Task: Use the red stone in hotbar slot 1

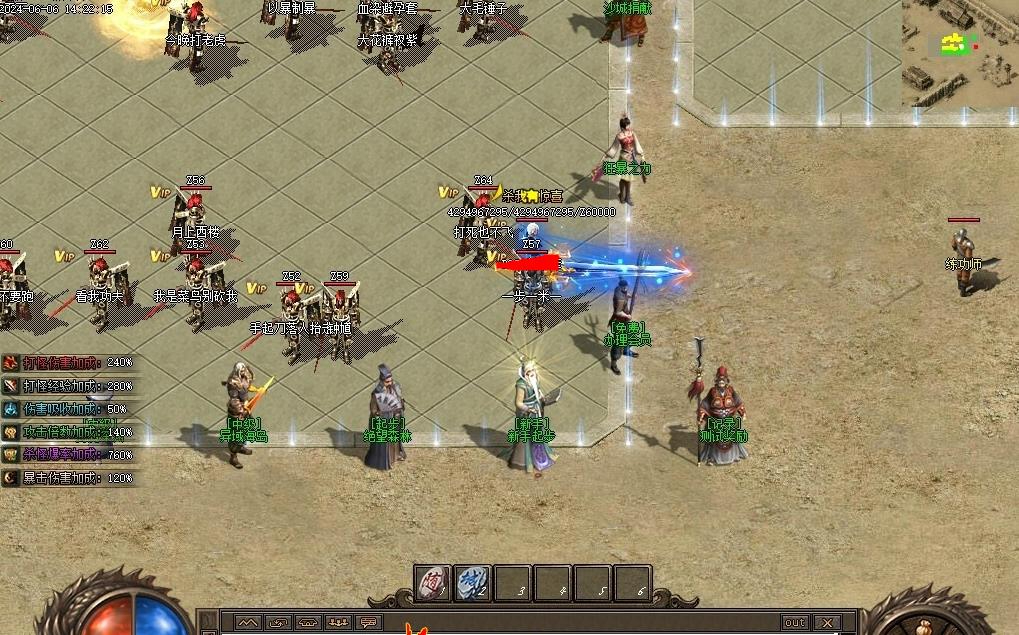Action: click(x=433, y=583)
